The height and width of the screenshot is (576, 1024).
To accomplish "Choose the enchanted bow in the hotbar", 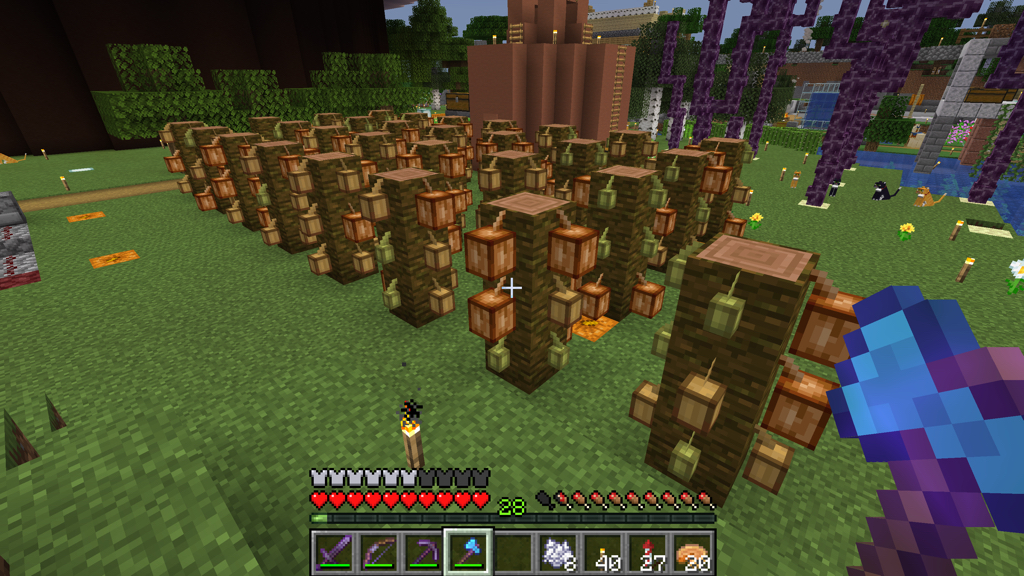I will (378, 552).
